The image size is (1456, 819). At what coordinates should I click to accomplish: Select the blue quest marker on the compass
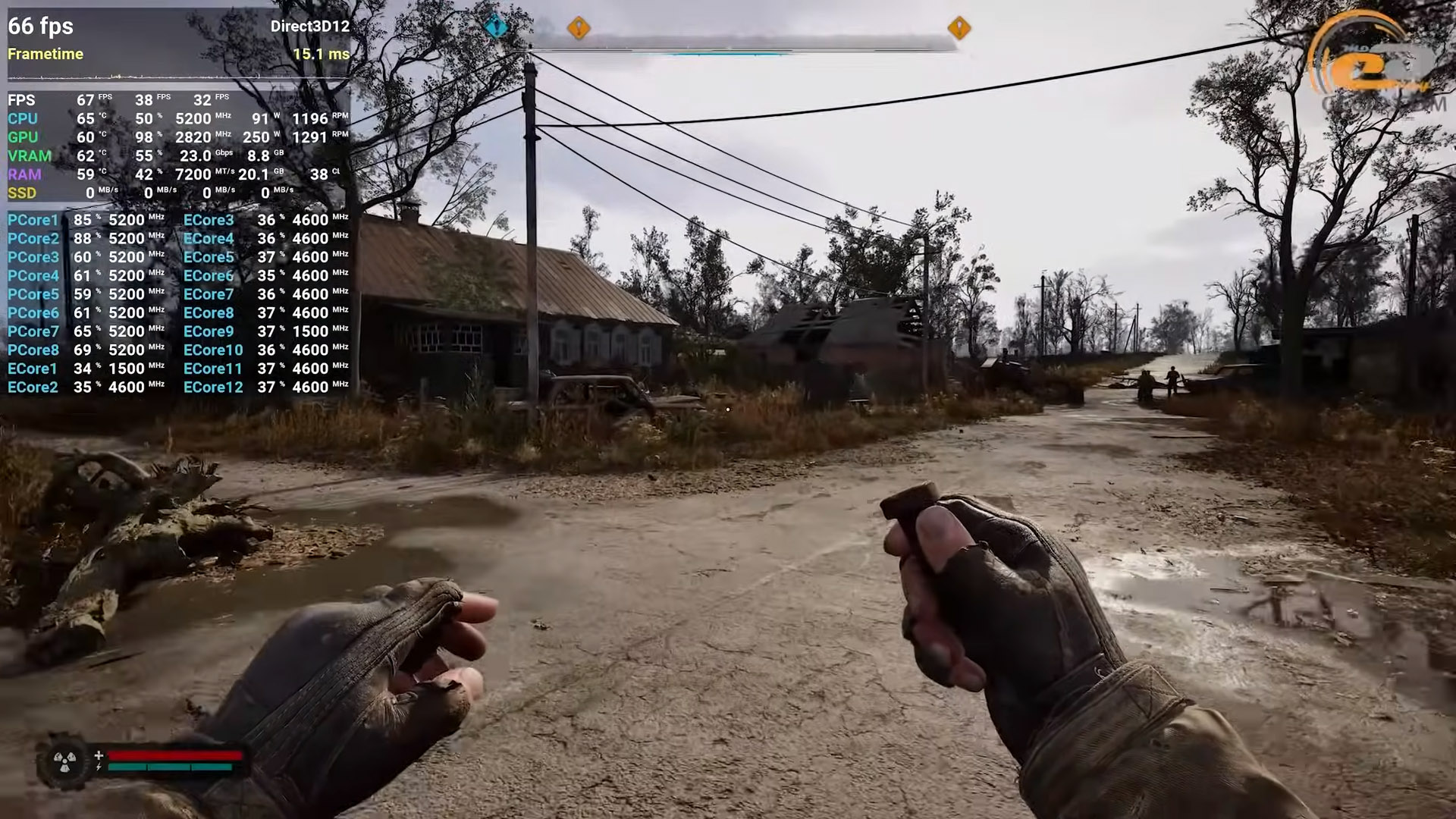pyautogui.click(x=496, y=27)
